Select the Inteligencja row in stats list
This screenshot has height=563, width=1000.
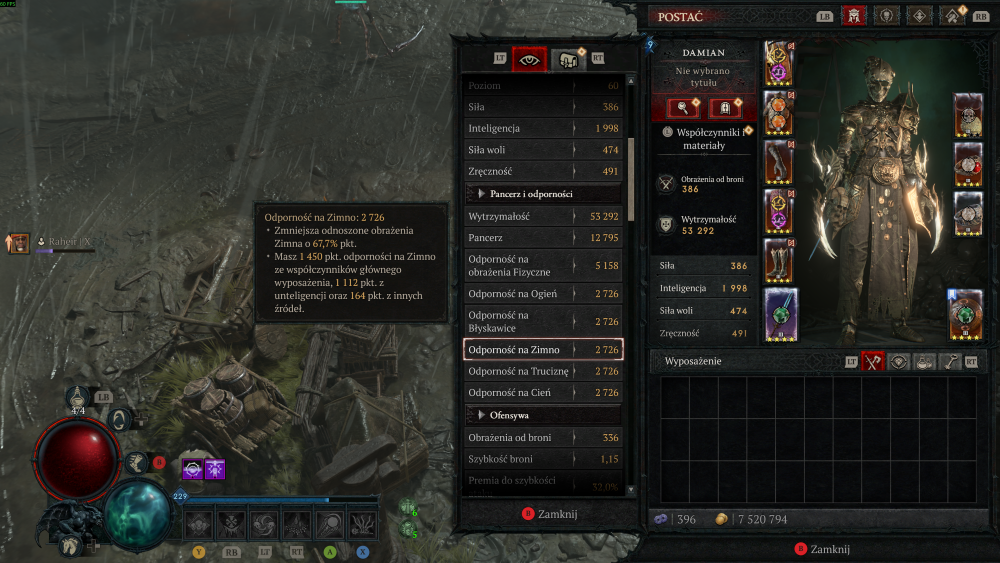pos(543,128)
